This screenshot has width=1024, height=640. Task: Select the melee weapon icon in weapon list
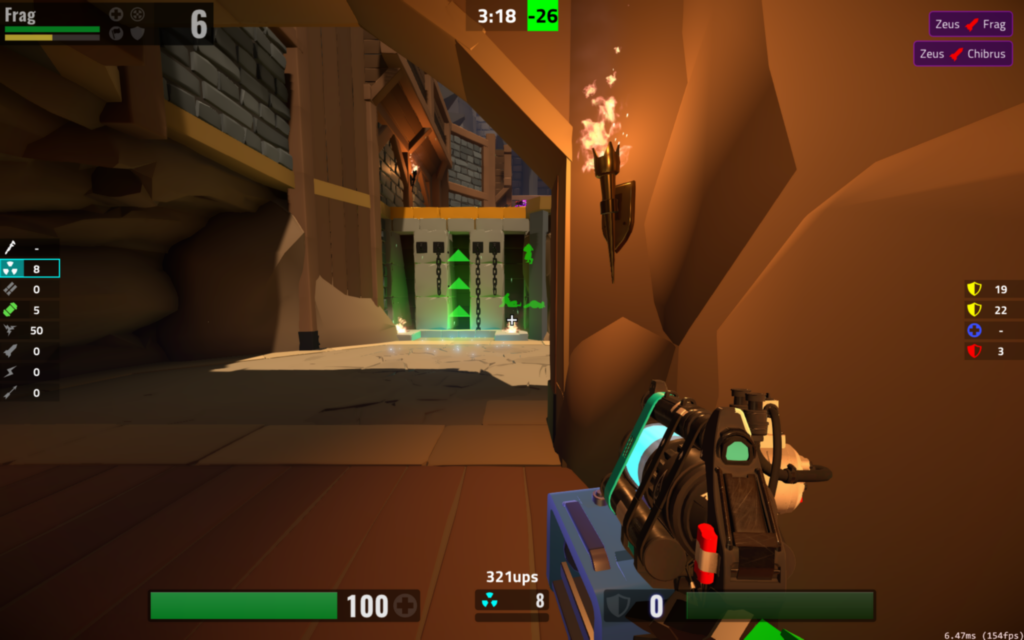click(x=12, y=247)
